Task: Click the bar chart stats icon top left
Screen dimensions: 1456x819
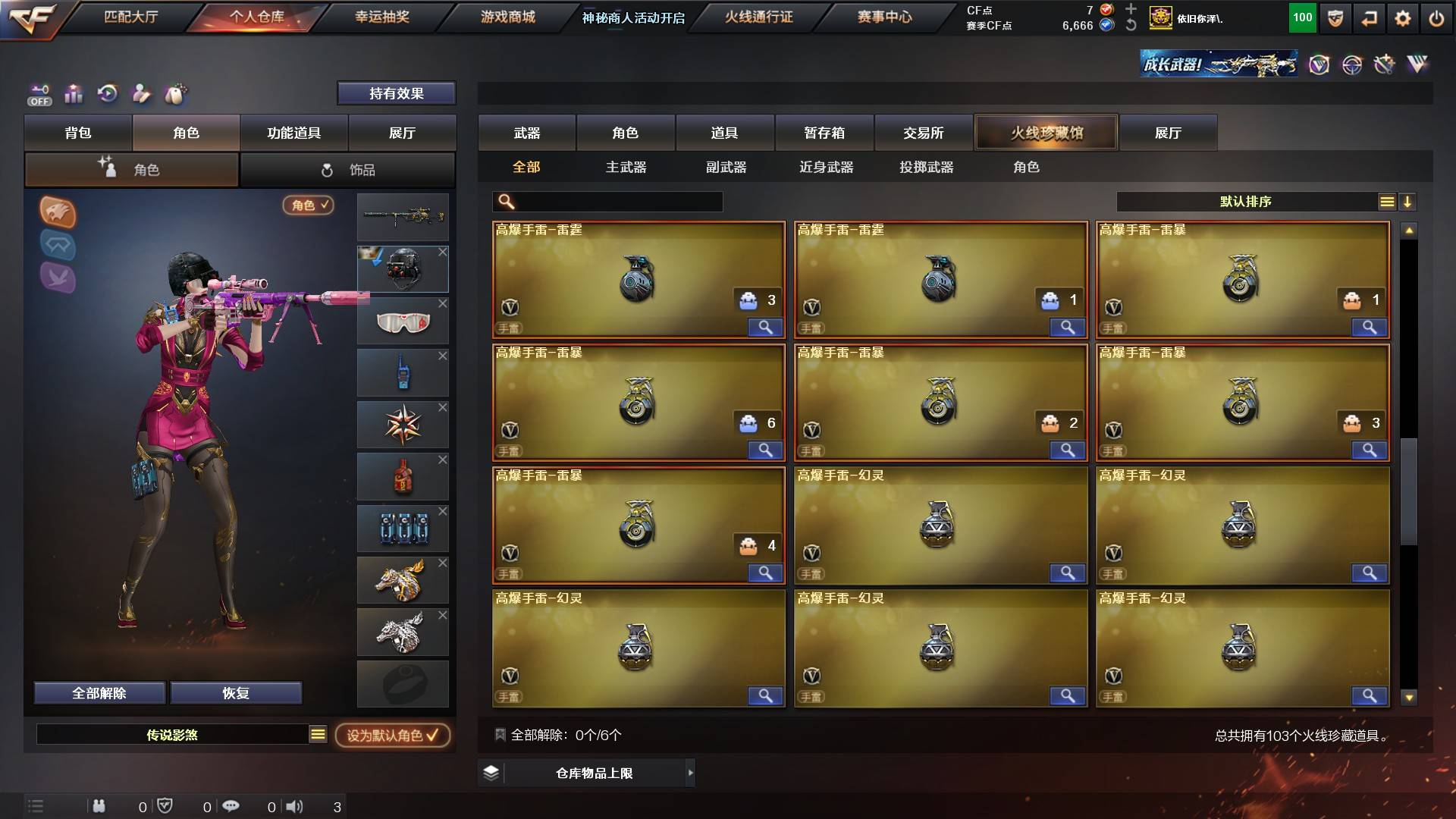Action: tap(74, 93)
